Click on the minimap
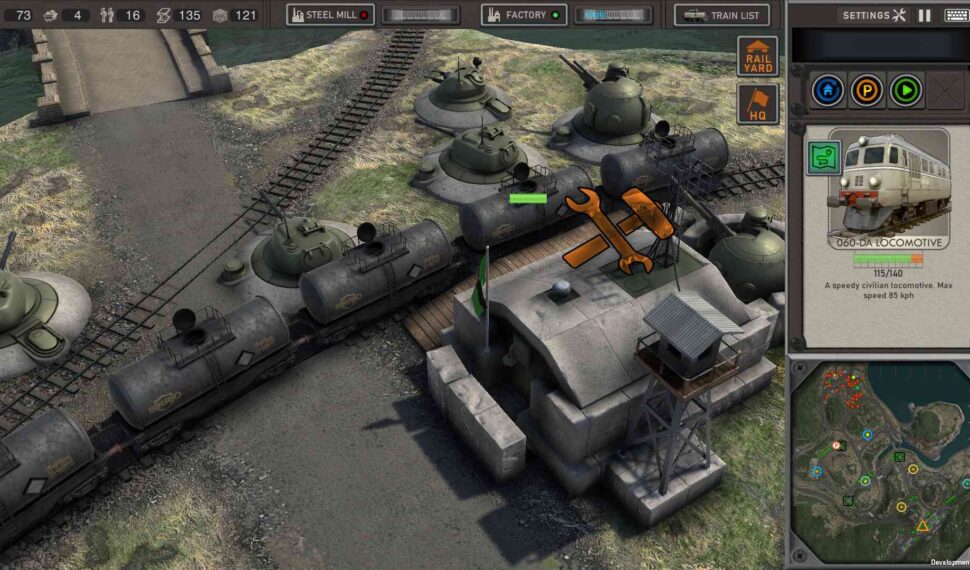The height and width of the screenshot is (570, 970). pos(880,462)
